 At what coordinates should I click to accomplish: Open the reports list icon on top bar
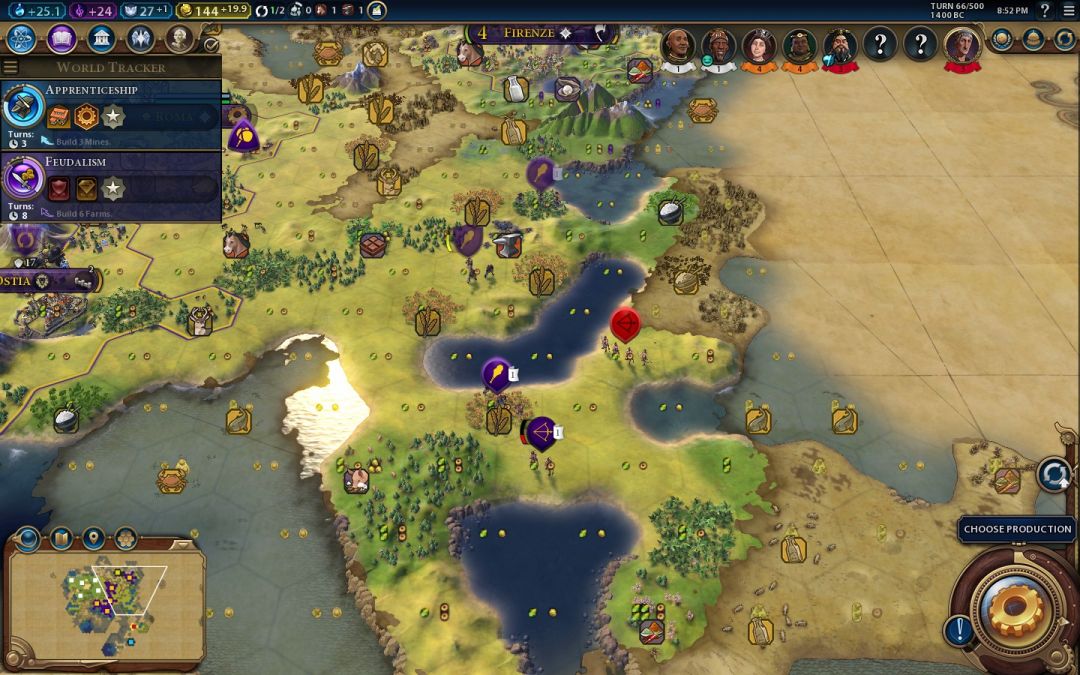tap(376, 11)
